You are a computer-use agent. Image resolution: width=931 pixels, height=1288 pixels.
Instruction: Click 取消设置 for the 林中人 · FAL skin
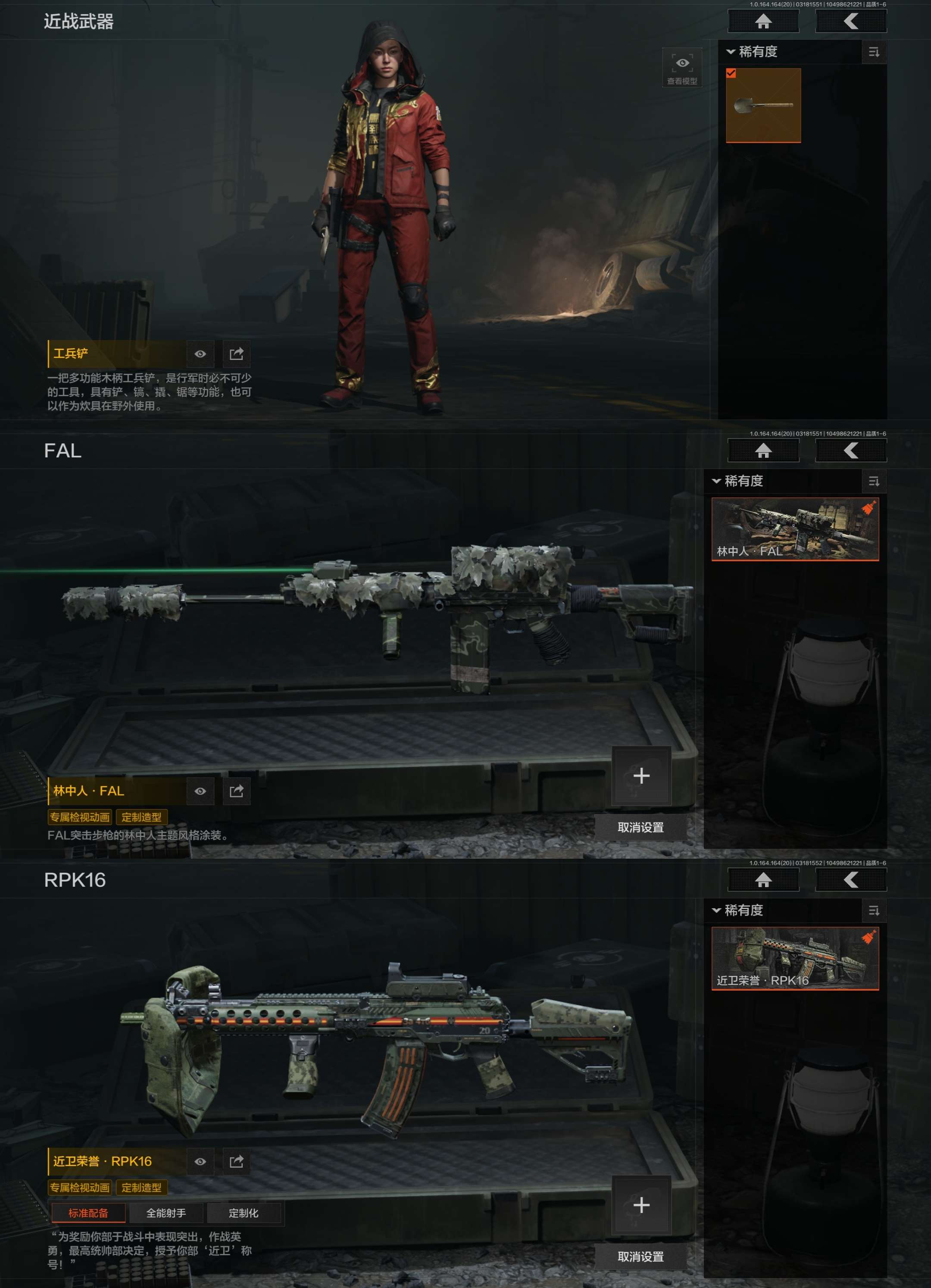pos(640,828)
